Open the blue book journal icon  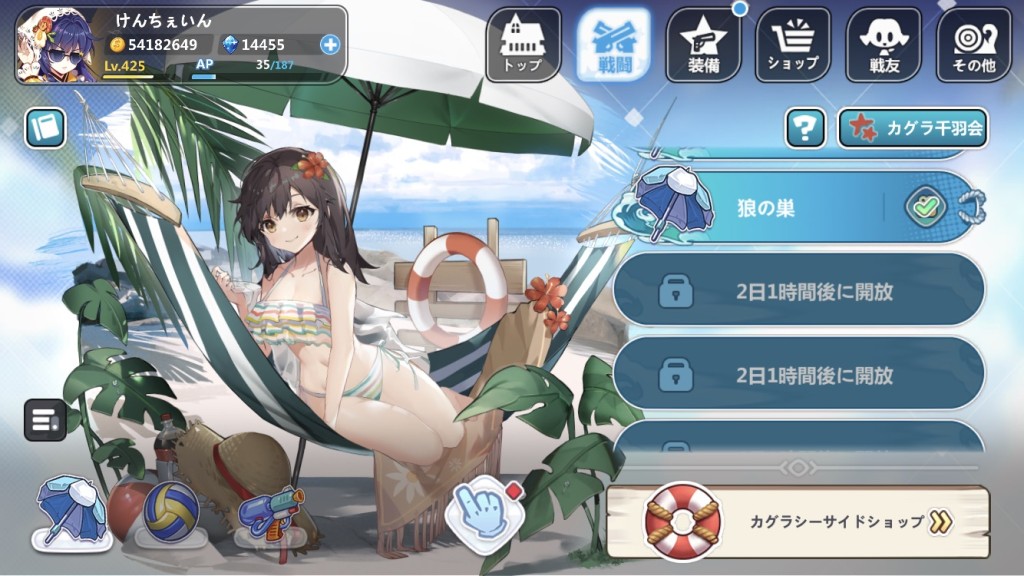click(45, 127)
